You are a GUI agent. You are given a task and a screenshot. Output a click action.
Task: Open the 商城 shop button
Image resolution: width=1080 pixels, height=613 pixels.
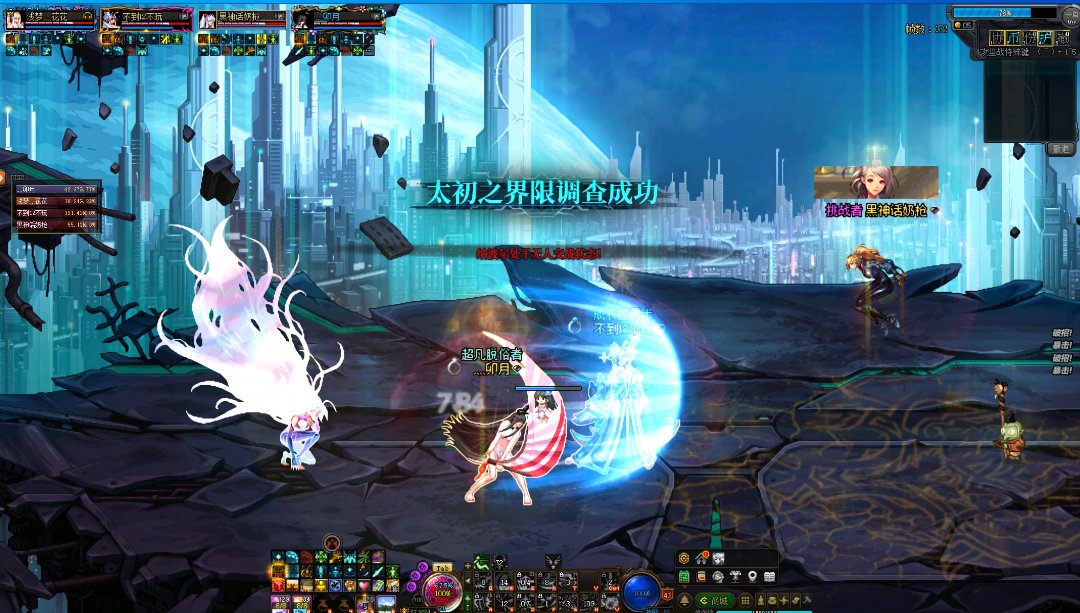click(717, 600)
